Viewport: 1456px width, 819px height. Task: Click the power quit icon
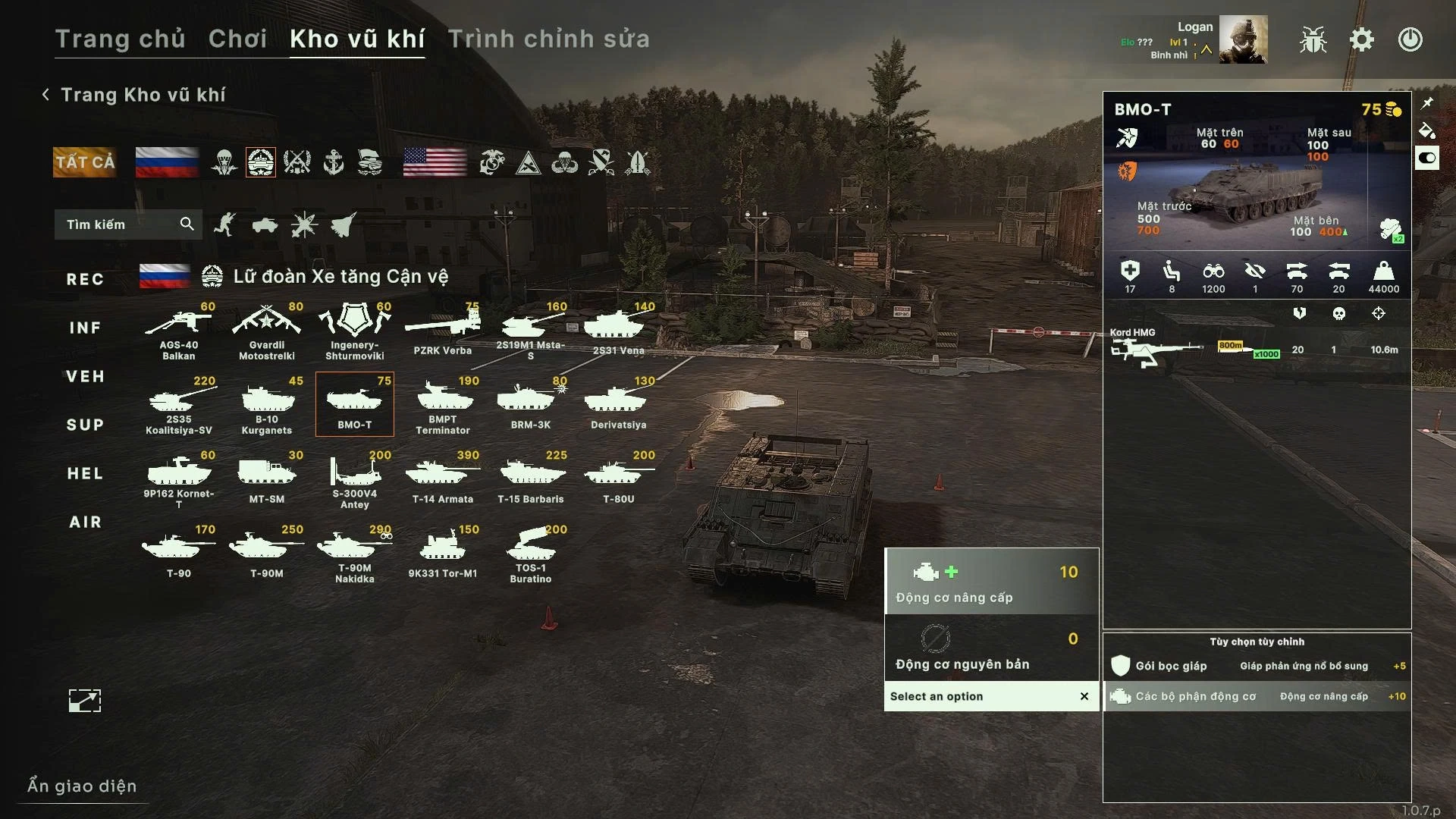point(1410,40)
